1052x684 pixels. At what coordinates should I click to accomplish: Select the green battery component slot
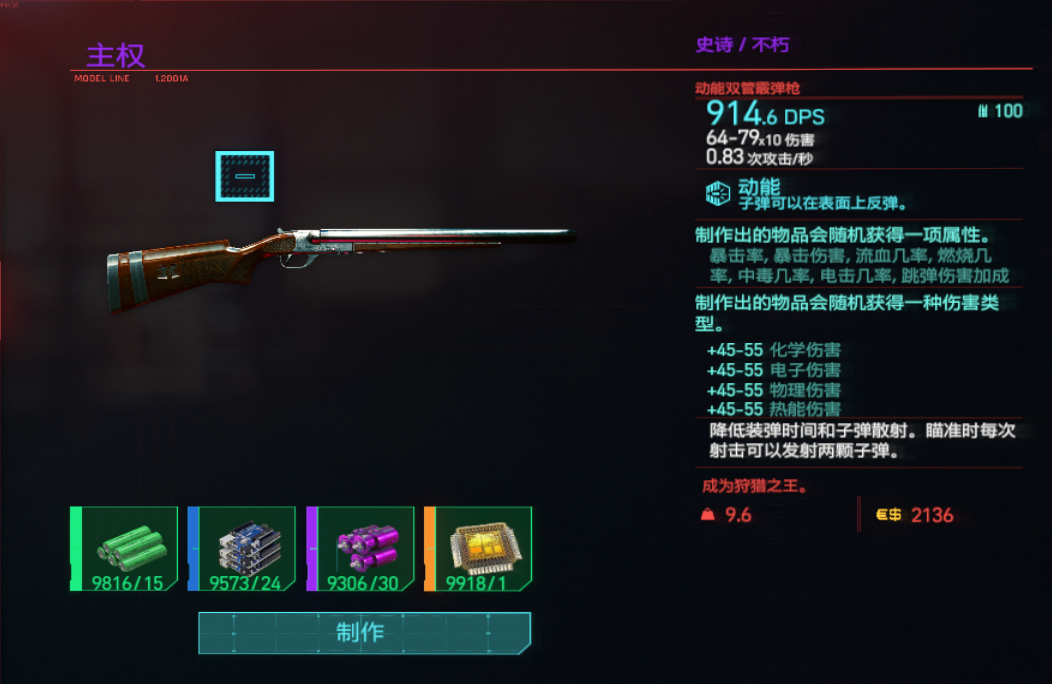tap(124, 549)
